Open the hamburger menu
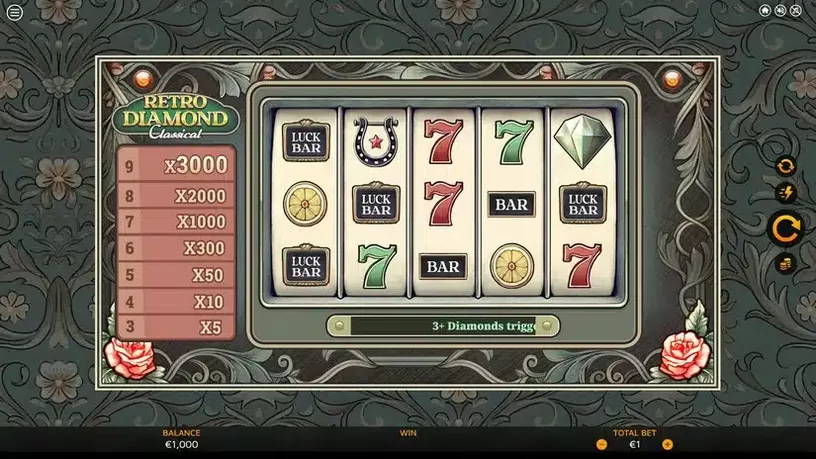 point(14,12)
